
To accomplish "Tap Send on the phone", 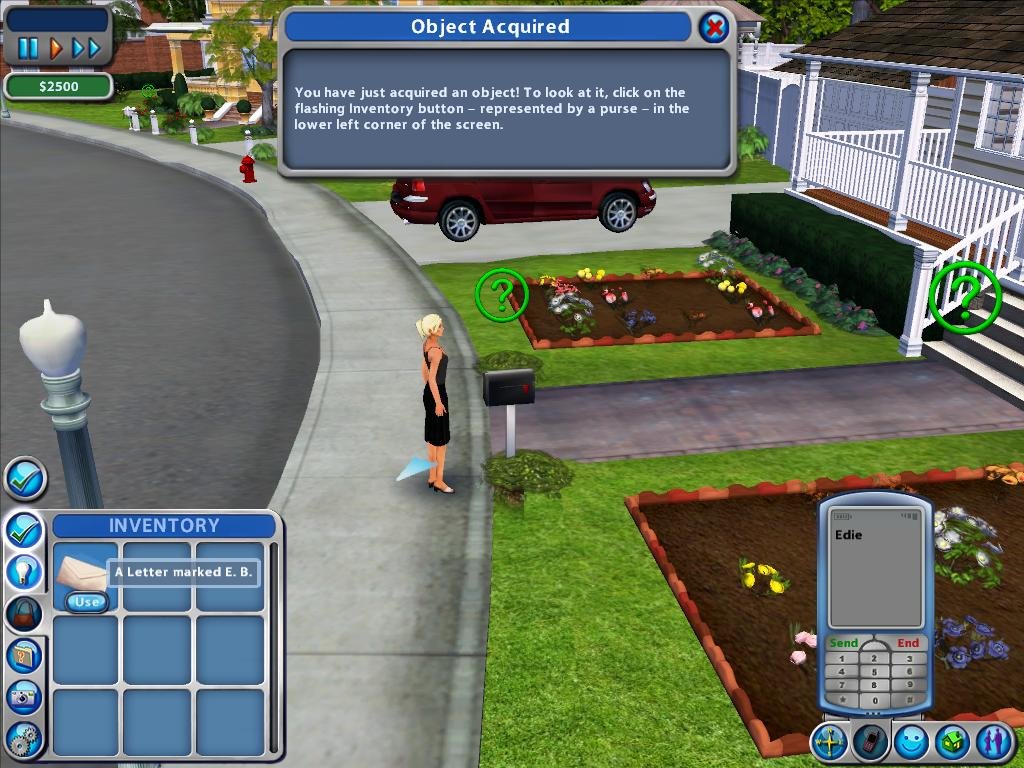I will 844,643.
